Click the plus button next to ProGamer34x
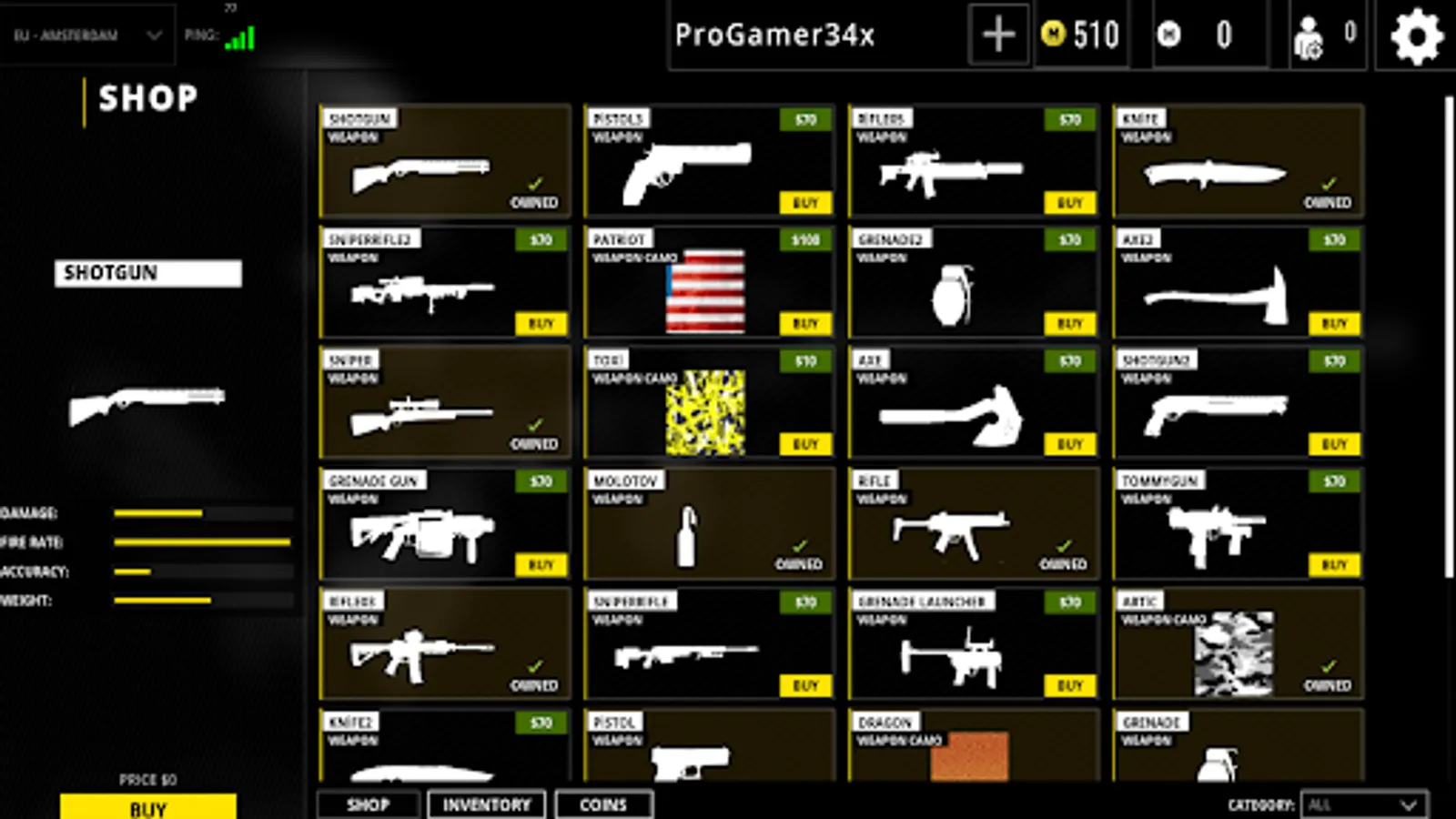The image size is (1456, 819). [x=997, y=35]
